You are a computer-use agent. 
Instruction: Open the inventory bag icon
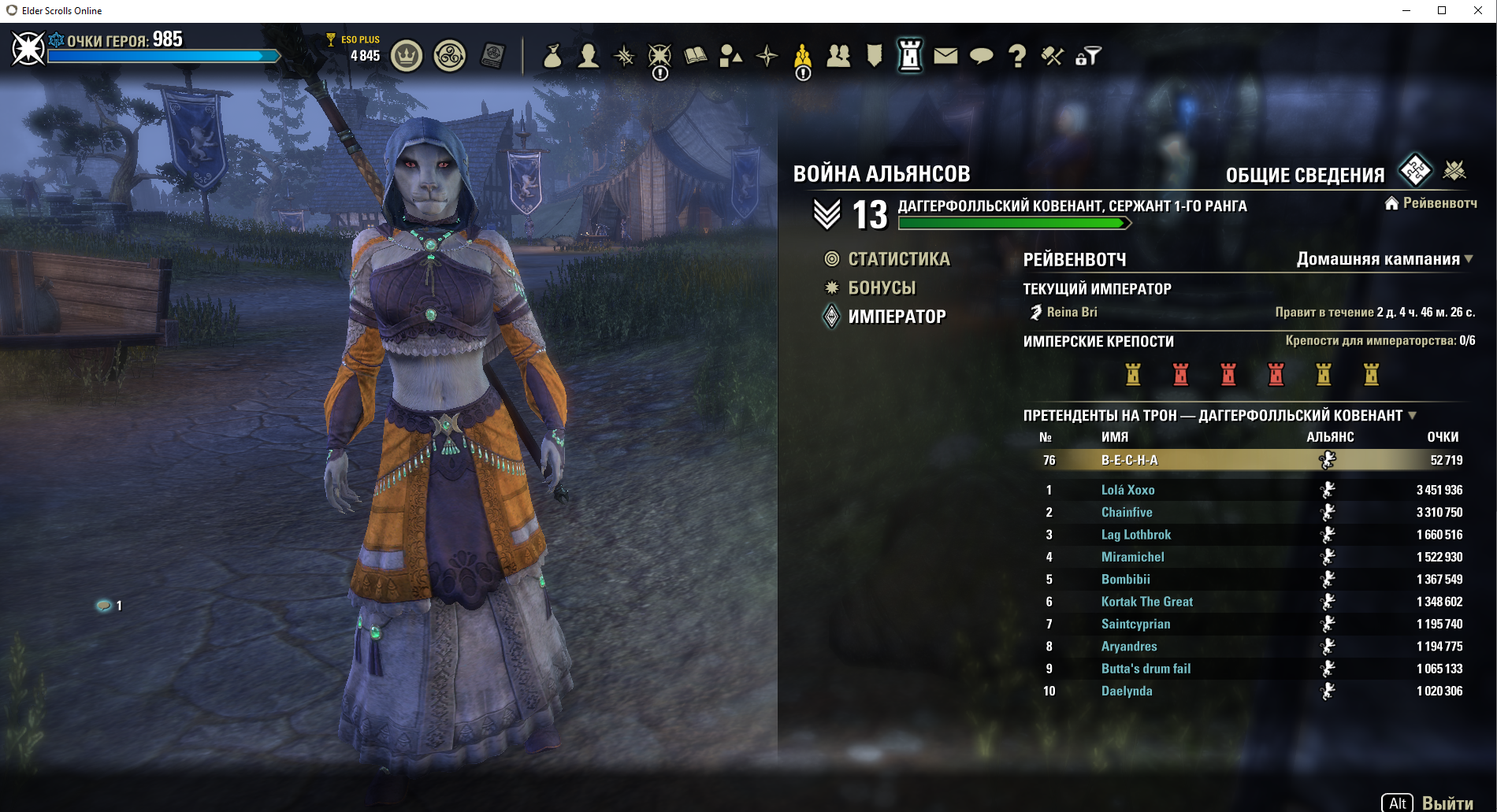point(552,56)
